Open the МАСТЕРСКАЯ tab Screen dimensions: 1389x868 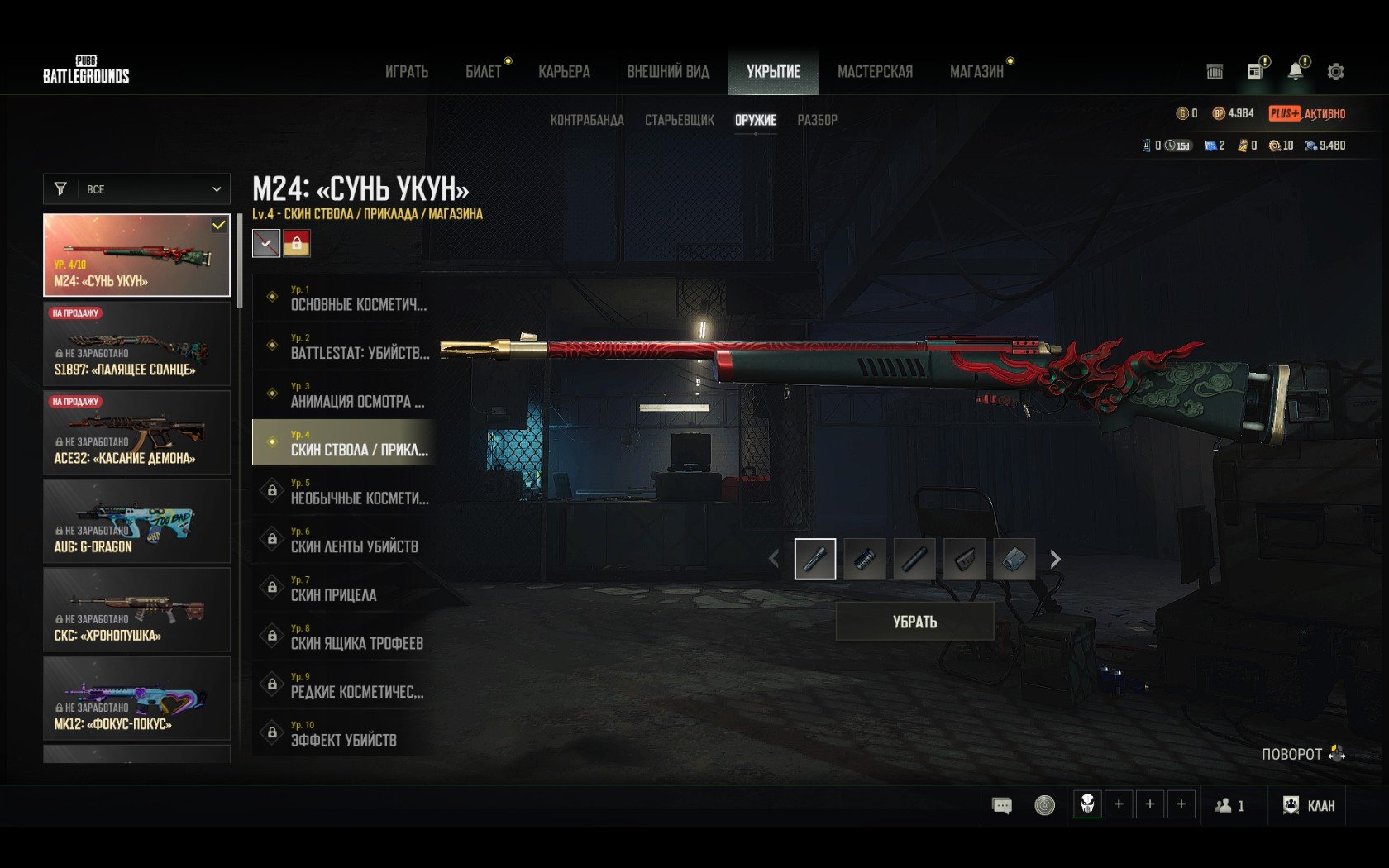point(875,72)
